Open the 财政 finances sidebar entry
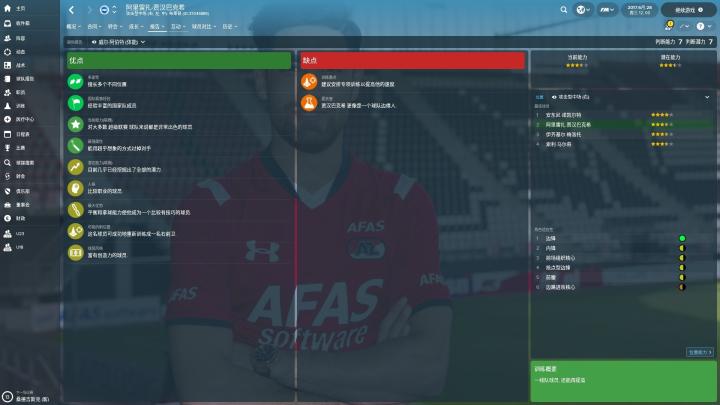The width and height of the screenshot is (720, 405). (18, 218)
